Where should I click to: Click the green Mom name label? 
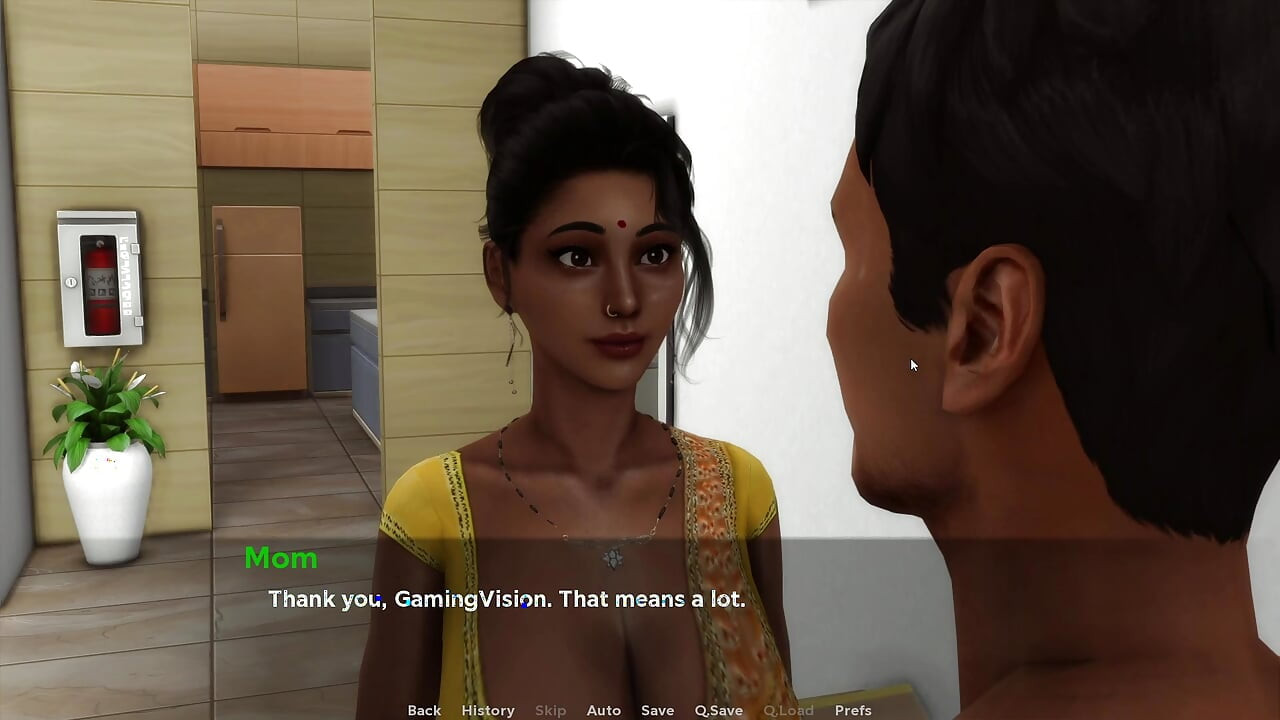pyautogui.click(x=280, y=559)
